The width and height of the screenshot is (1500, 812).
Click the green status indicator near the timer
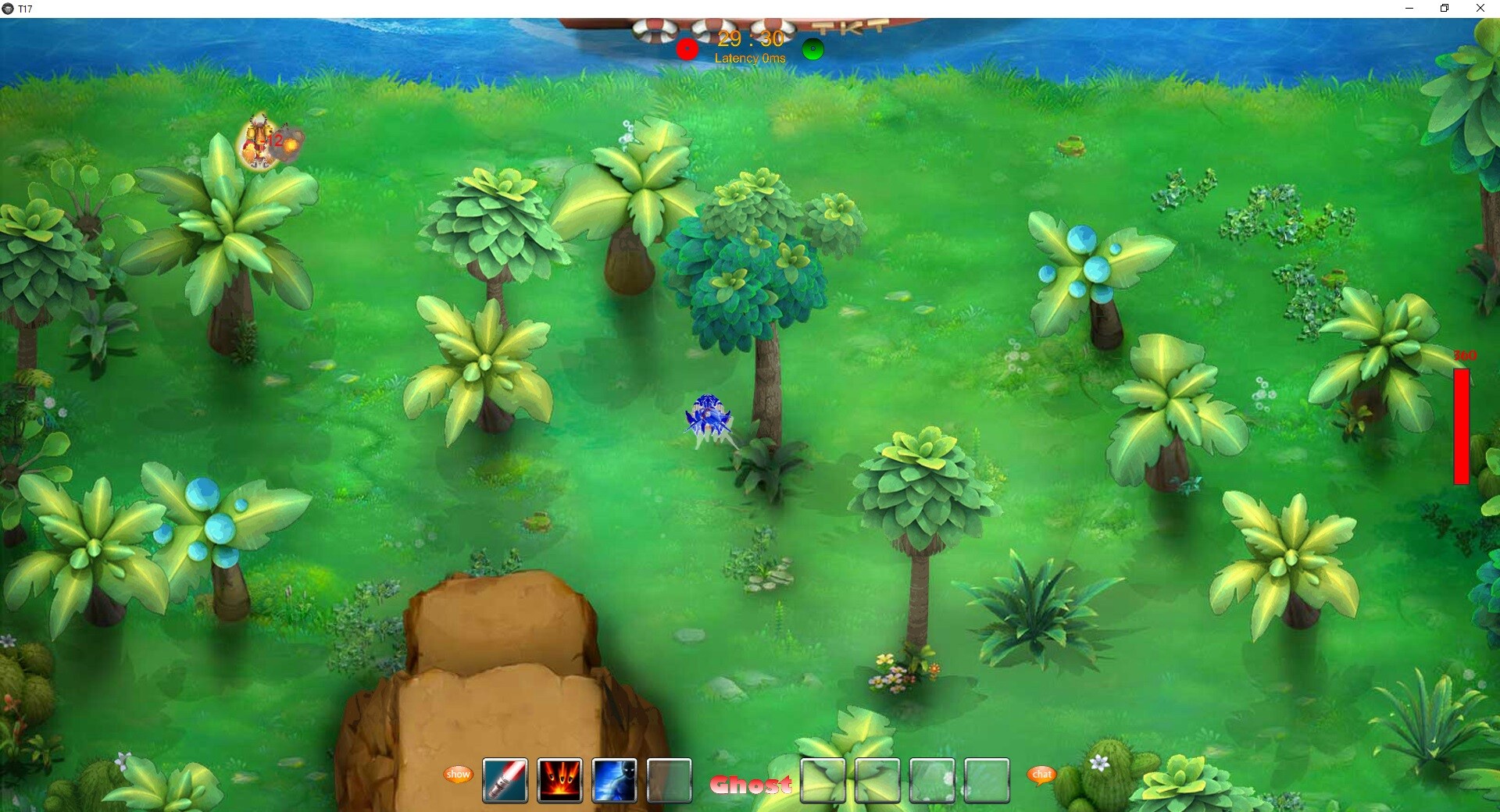click(812, 49)
